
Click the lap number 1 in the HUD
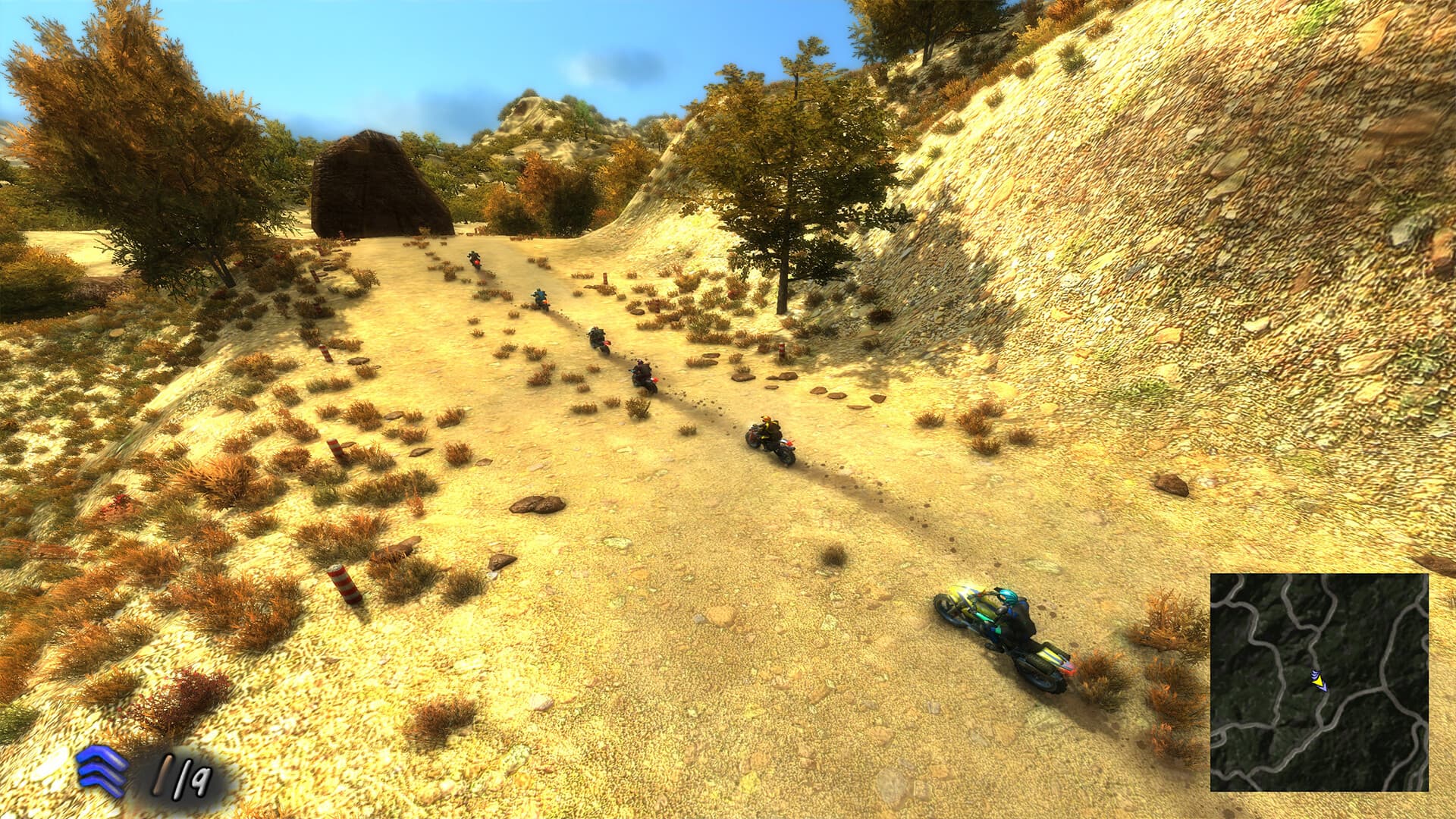tap(163, 775)
